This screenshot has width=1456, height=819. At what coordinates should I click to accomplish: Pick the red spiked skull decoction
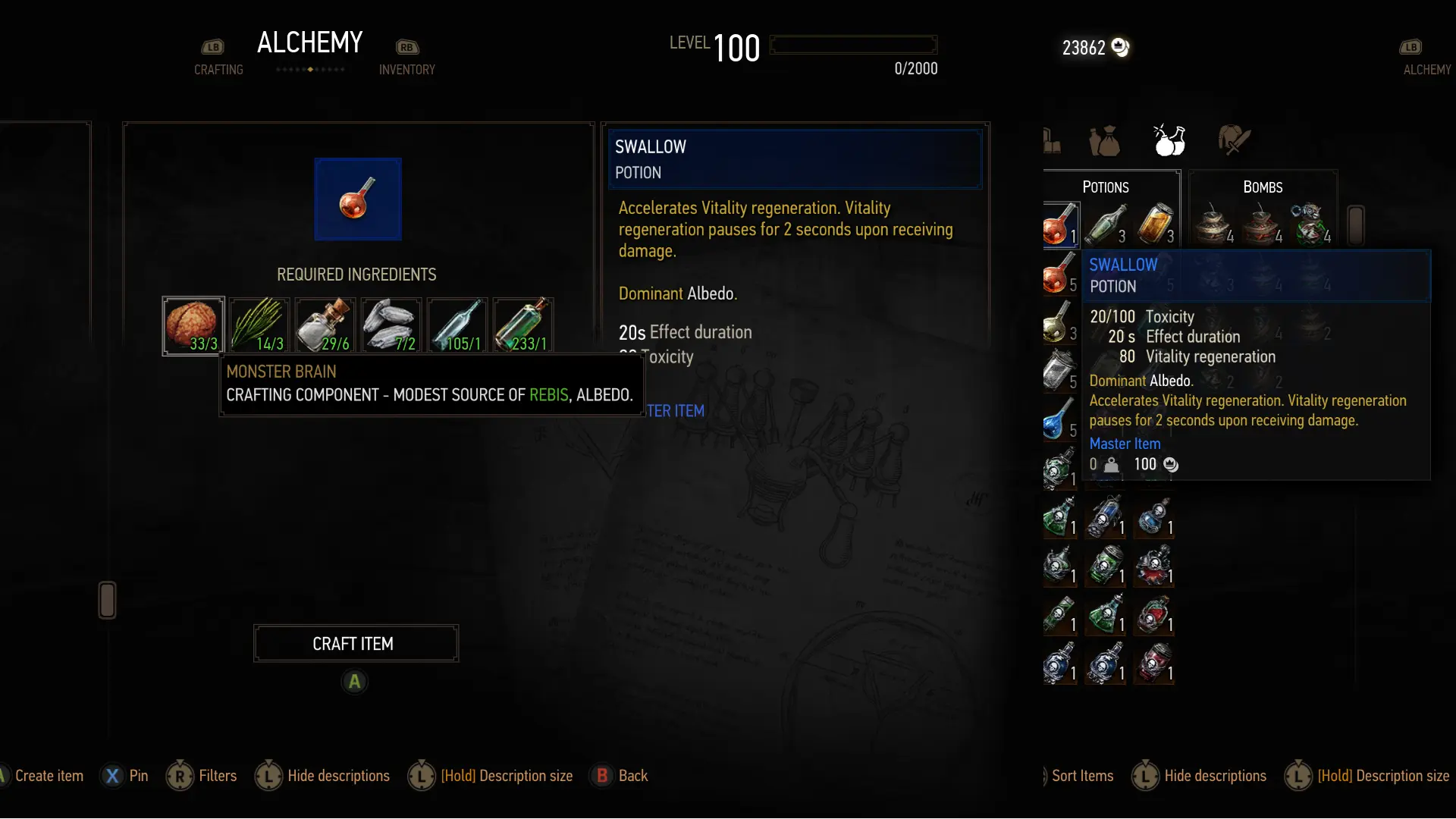[1153, 566]
